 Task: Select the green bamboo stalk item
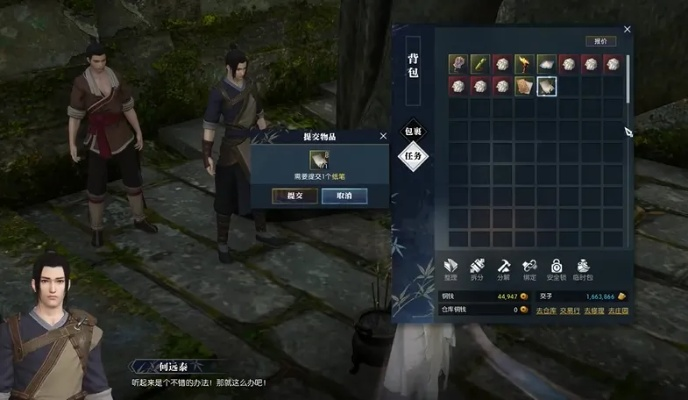(479, 64)
